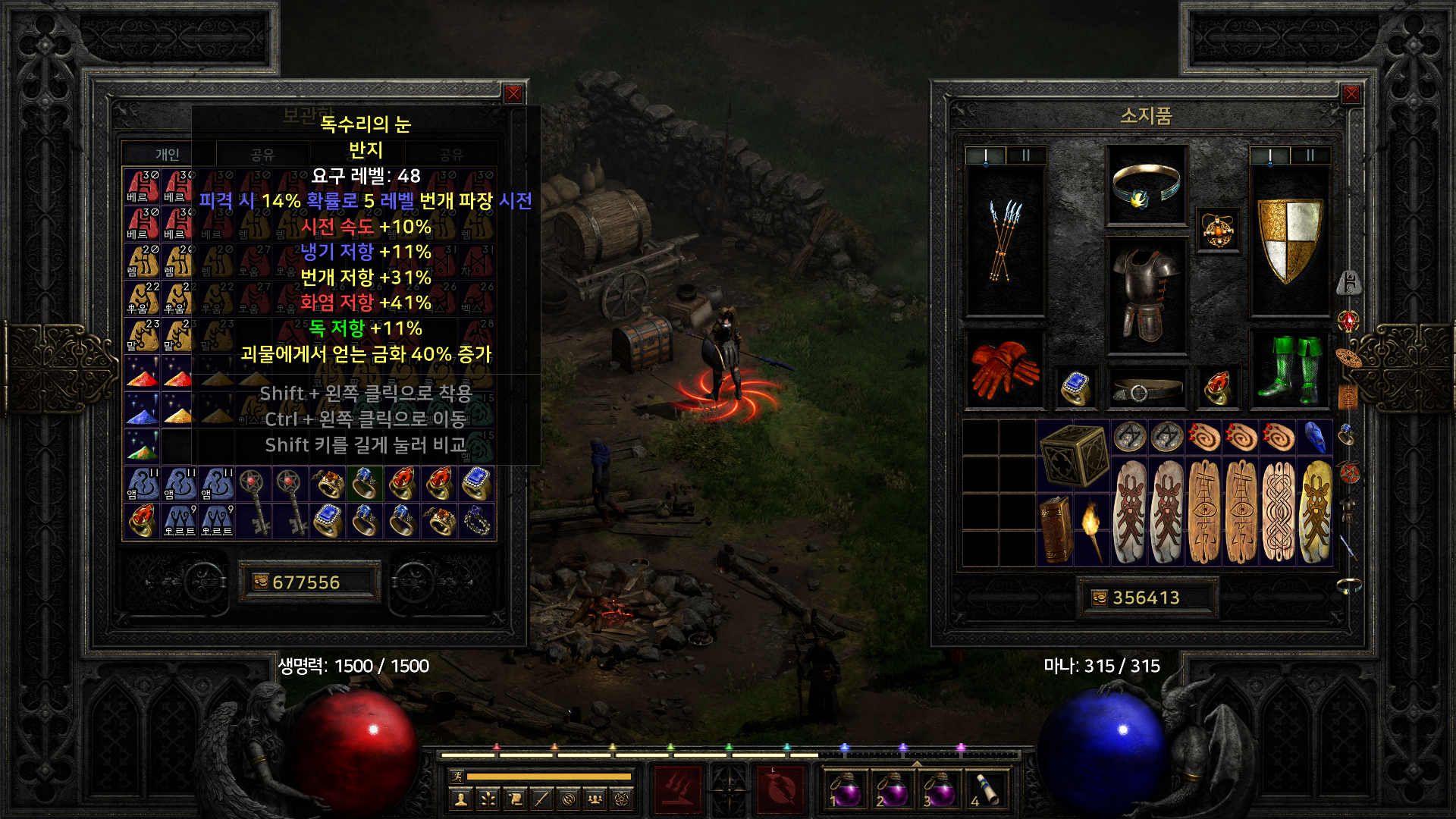
Task: Switch to weapon set II above javelins
Action: (1025, 155)
